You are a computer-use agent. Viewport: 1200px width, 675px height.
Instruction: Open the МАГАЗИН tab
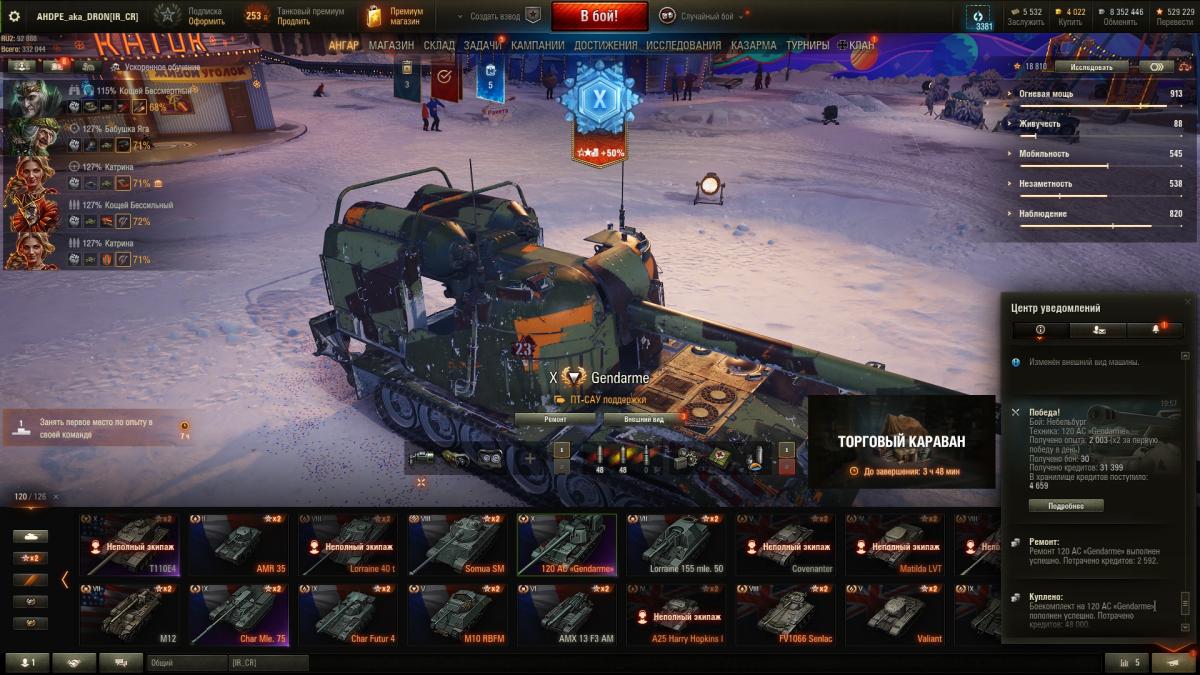[390, 45]
